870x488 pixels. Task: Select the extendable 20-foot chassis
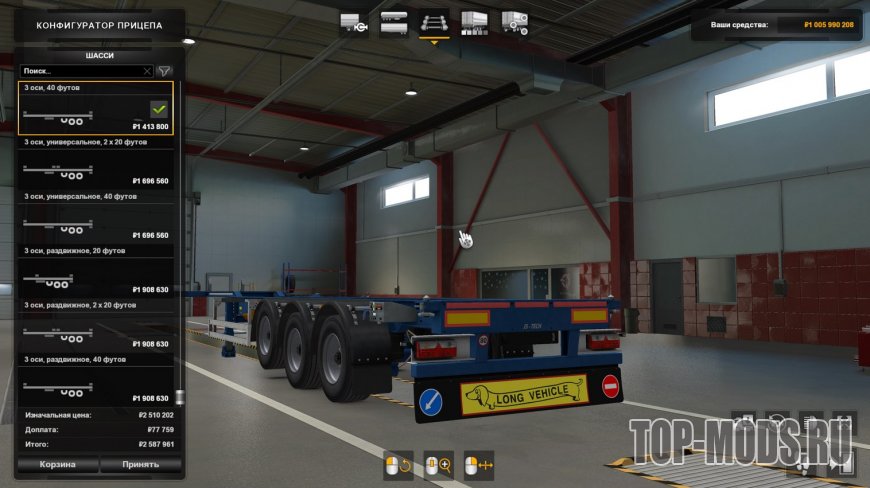pyautogui.click(x=96, y=275)
